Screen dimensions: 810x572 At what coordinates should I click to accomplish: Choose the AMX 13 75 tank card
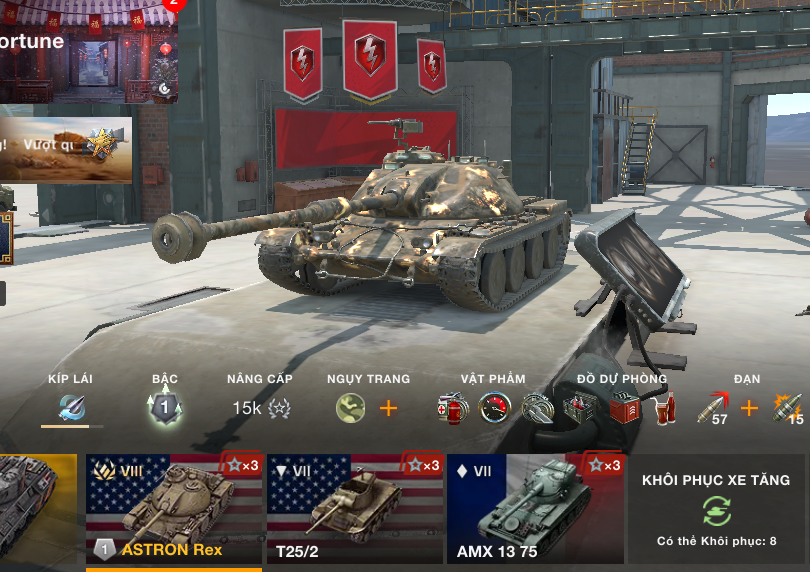[535, 509]
